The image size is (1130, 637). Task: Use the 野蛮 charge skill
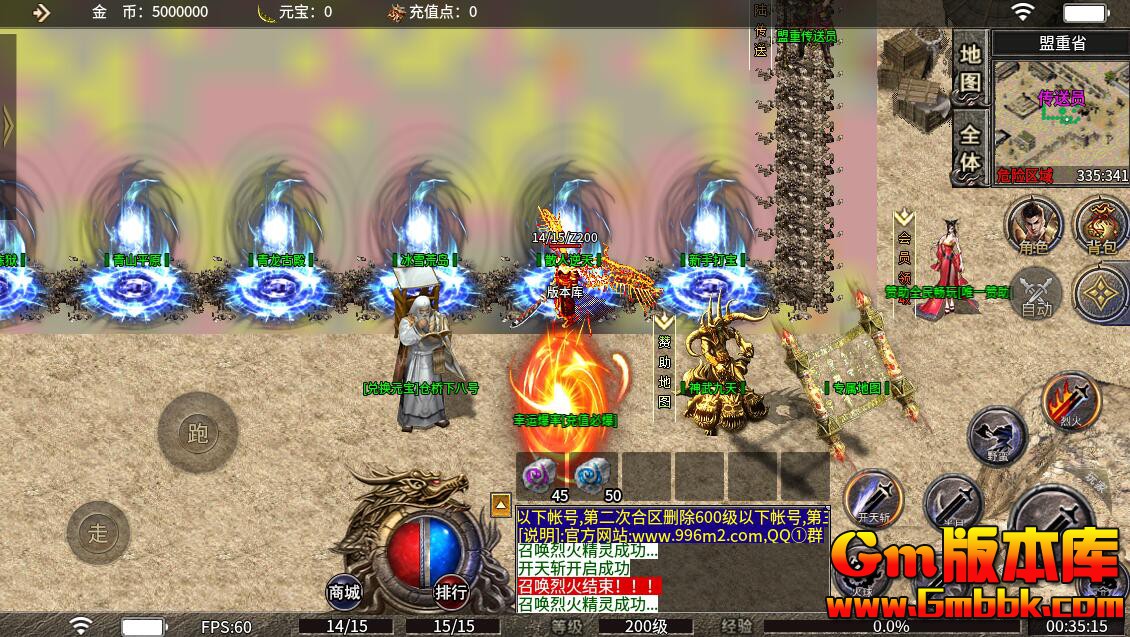point(998,436)
